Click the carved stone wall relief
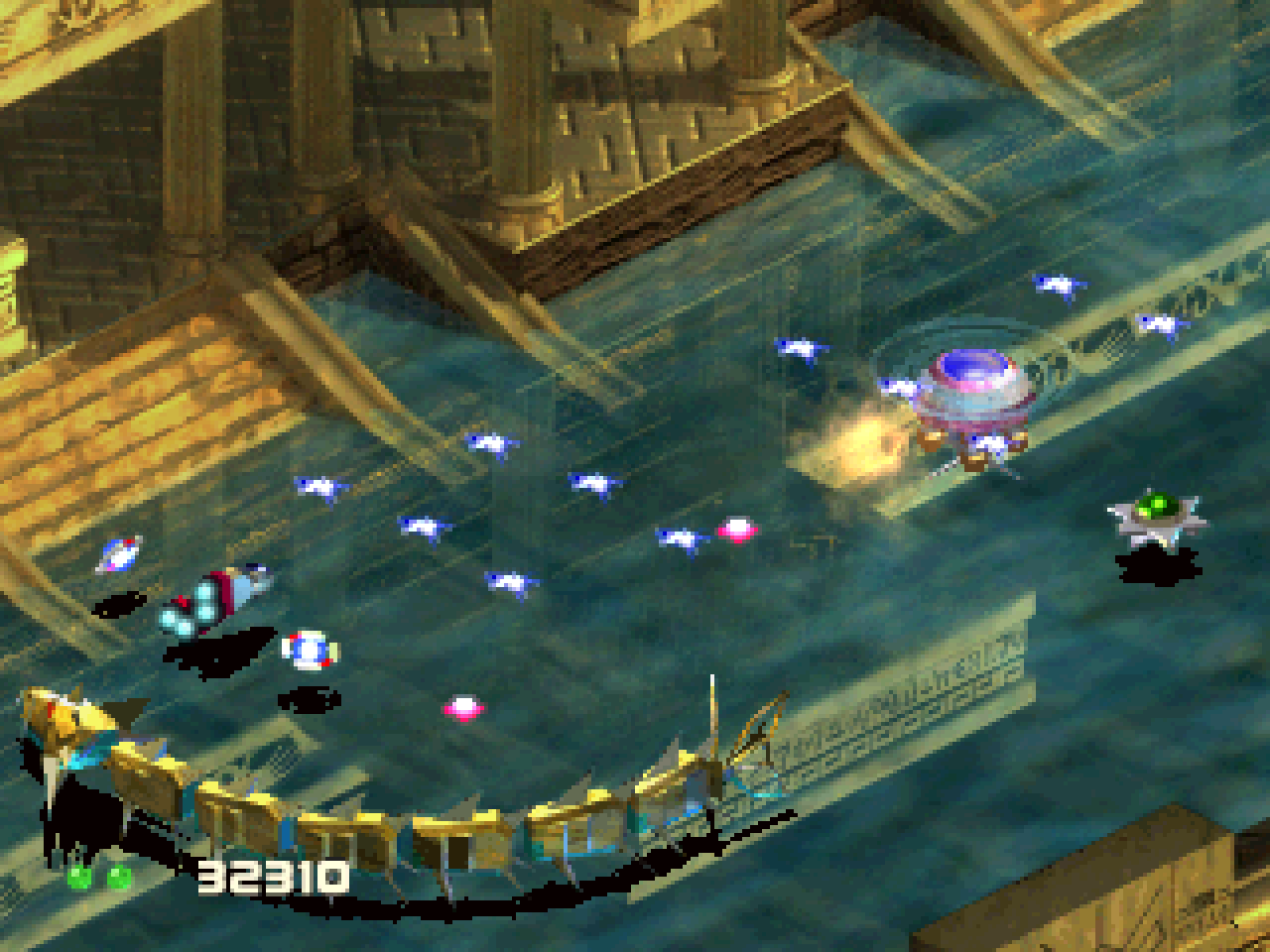This screenshot has width=1270, height=952. 943,694
